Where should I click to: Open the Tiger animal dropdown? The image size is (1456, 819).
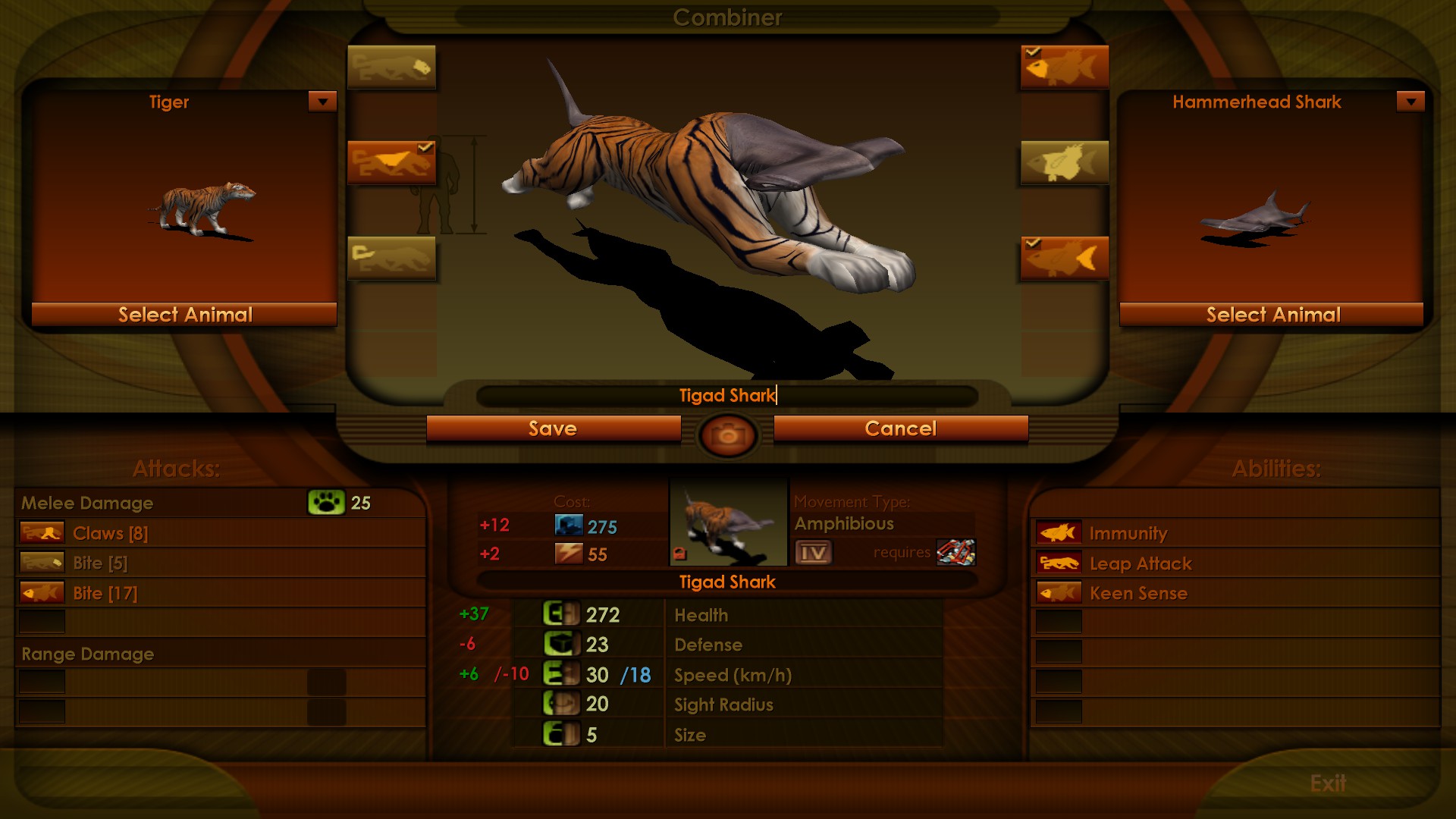click(322, 101)
